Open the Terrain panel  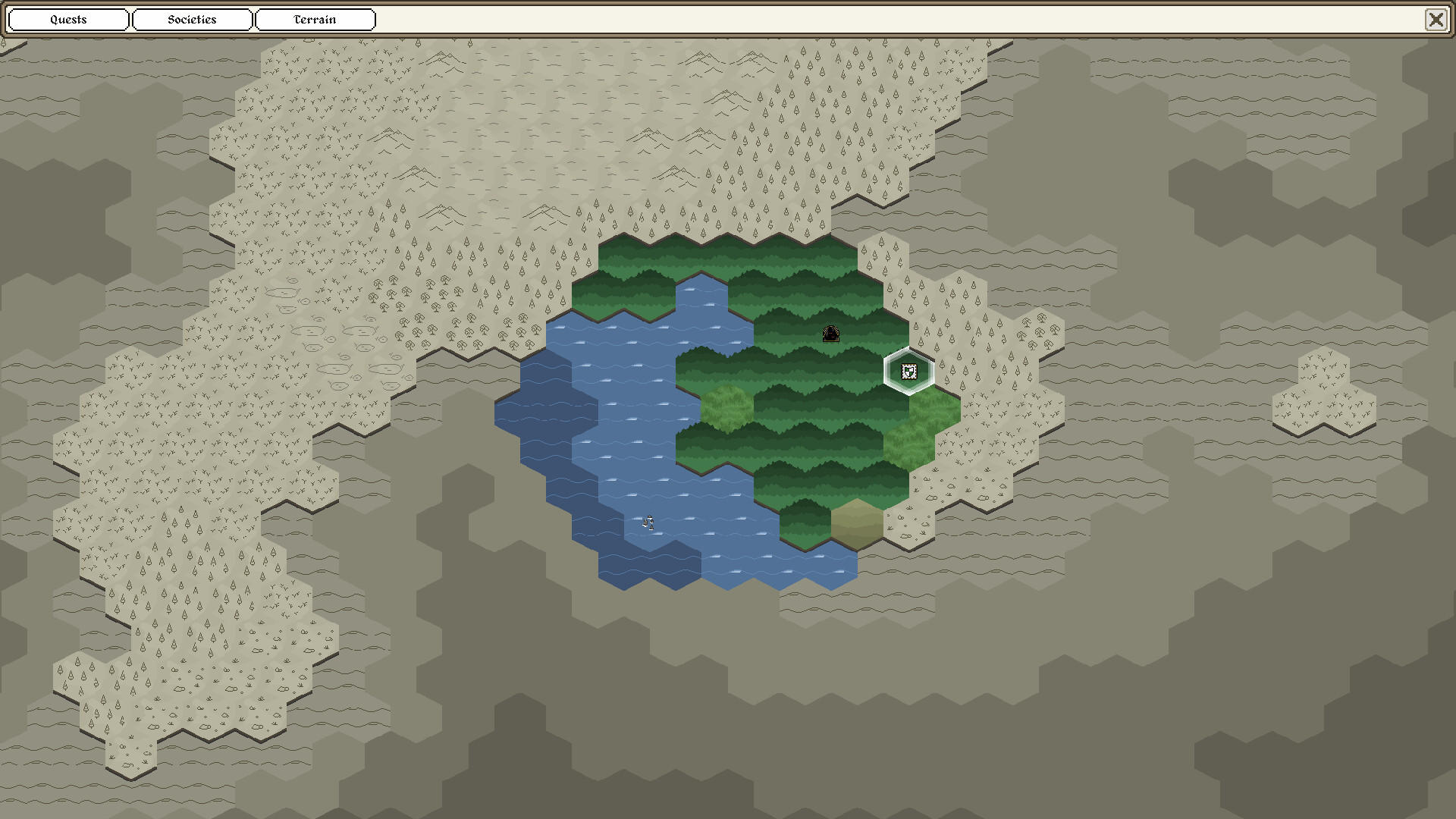pyautogui.click(x=315, y=20)
